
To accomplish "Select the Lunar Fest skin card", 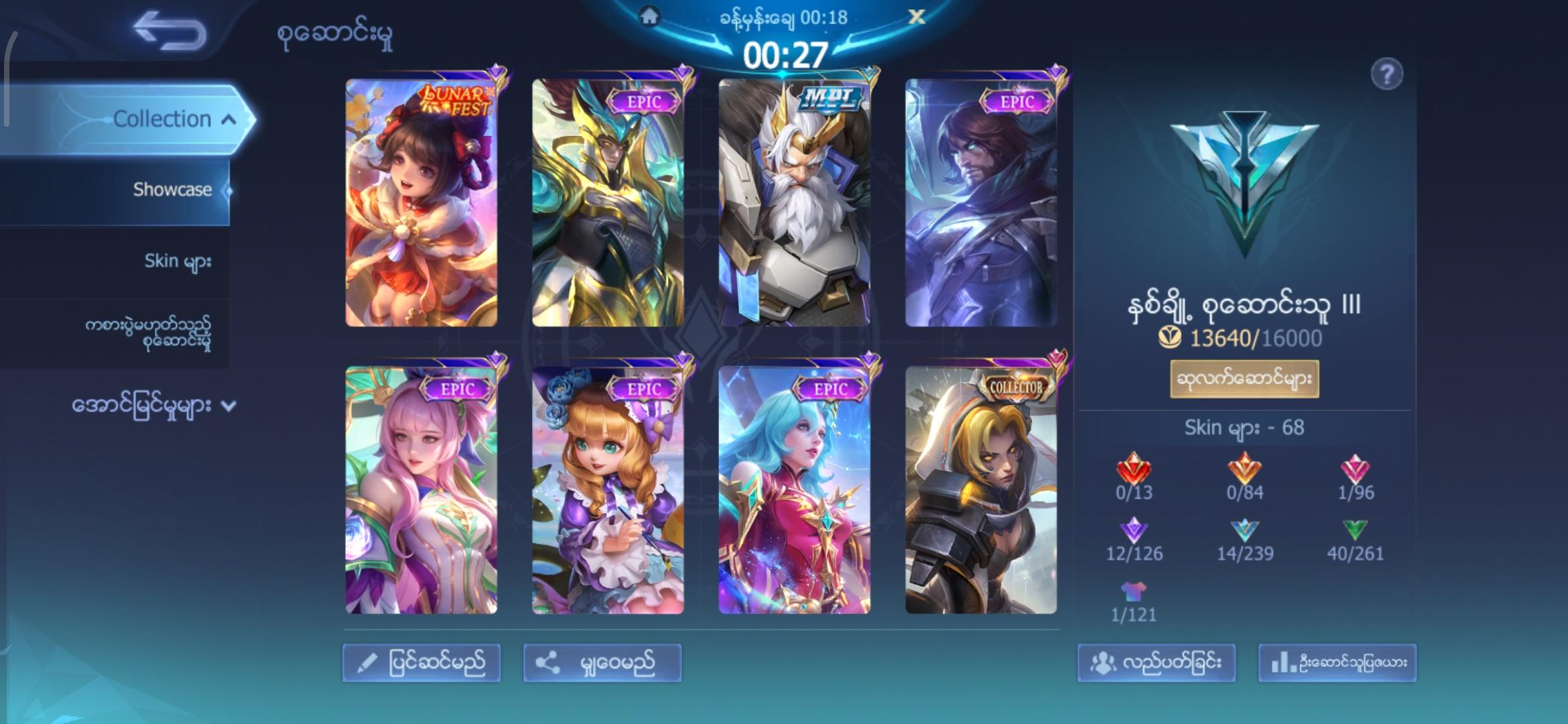I will coord(421,202).
